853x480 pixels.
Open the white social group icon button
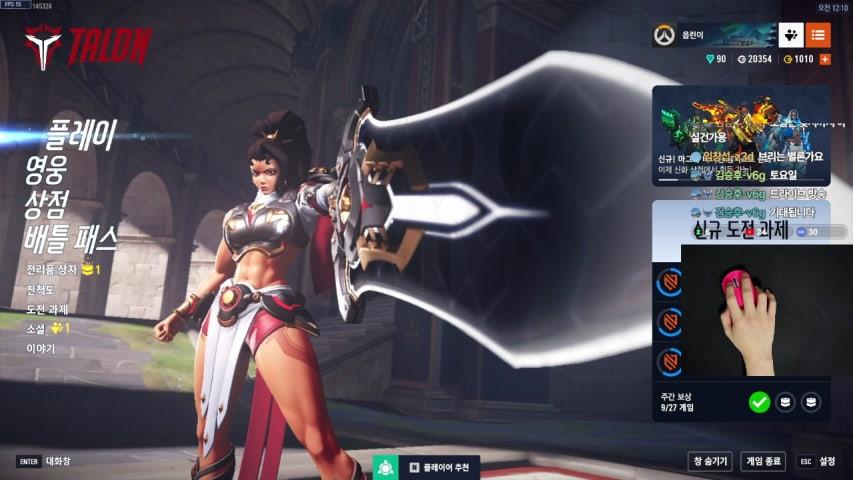click(791, 36)
